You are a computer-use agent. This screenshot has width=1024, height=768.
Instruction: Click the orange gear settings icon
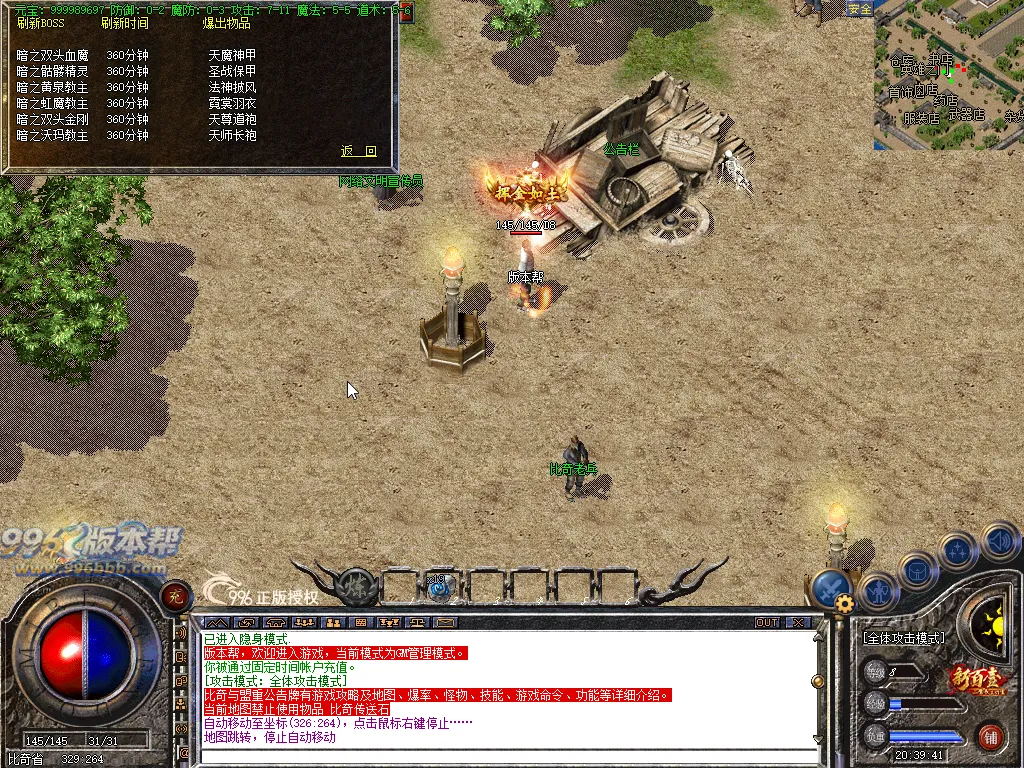[x=845, y=603]
